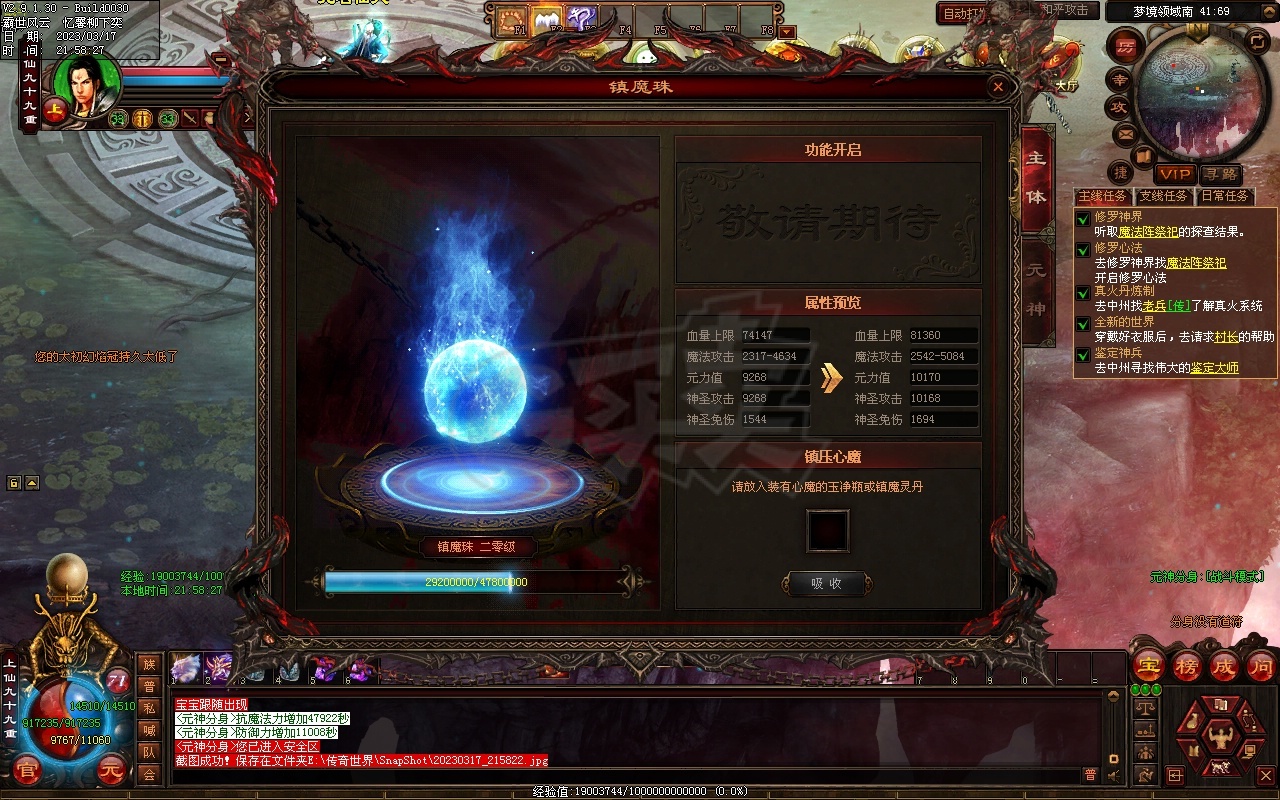The height and width of the screenshot is (800, 1280).
Task: Follow the 鉴定大师 quest link
Action: point(1214,368)
